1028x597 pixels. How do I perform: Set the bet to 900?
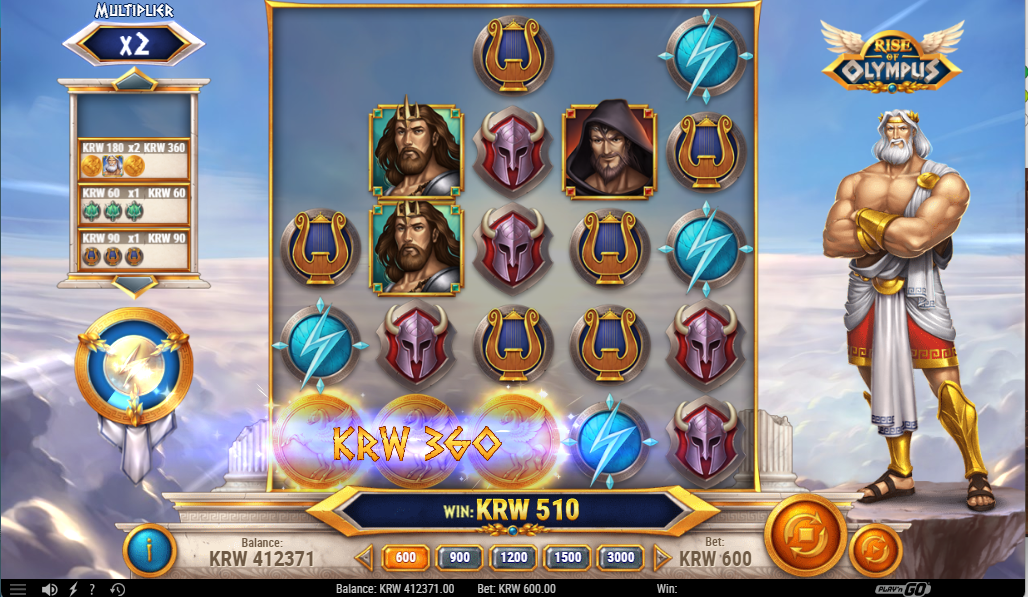tap(459, 558)
